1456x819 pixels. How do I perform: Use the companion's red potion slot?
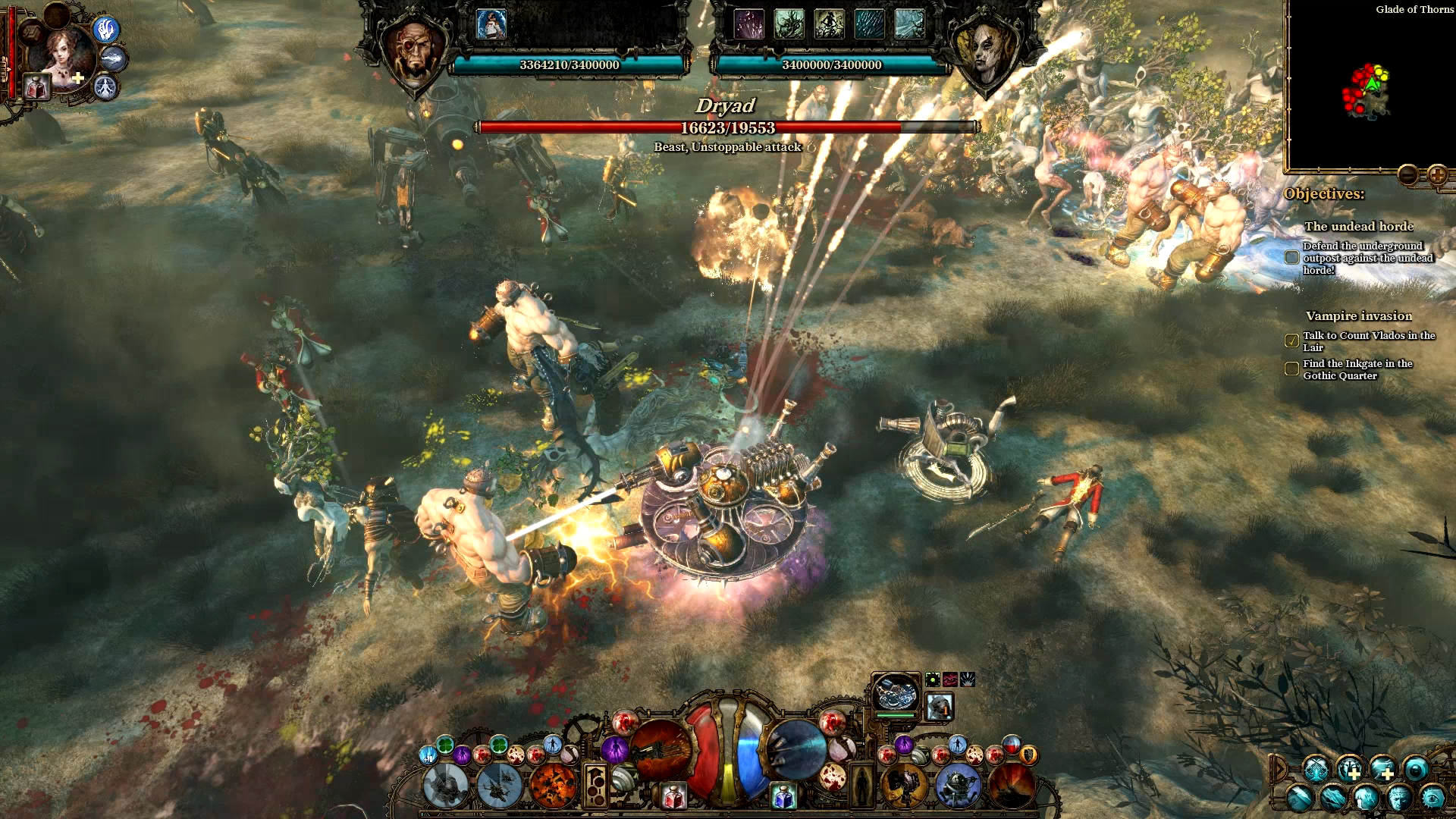pos(36,88)
